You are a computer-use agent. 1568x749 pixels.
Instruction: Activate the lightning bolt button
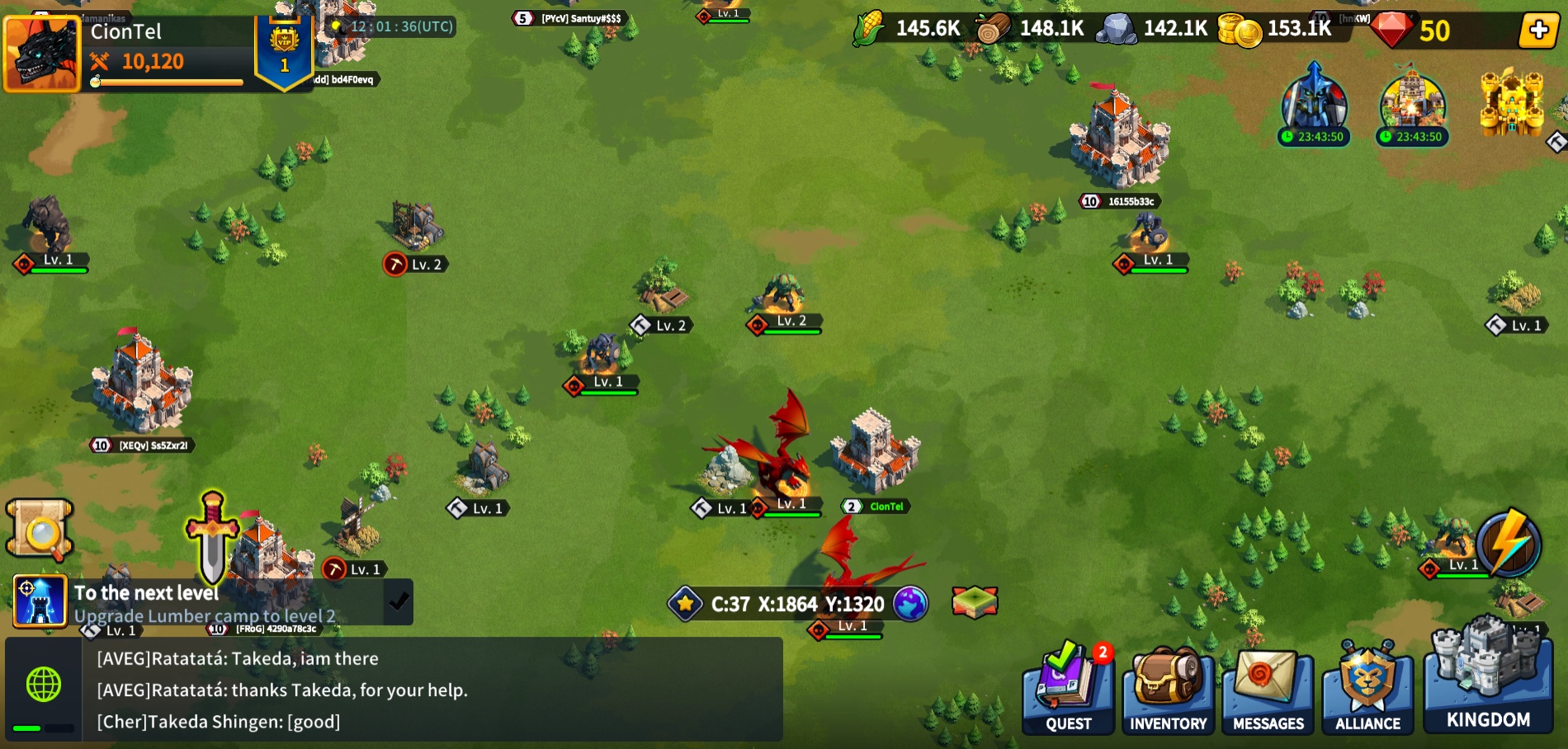tap(1509, 544)
